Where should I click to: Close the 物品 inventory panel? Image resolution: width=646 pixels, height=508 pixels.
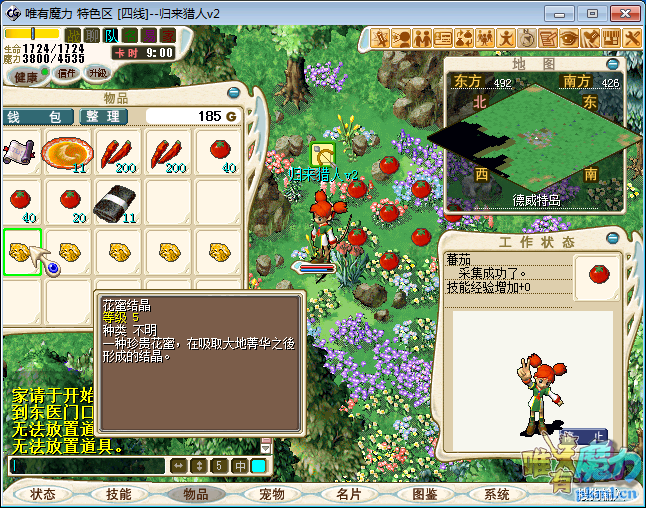tap(234, 93)
